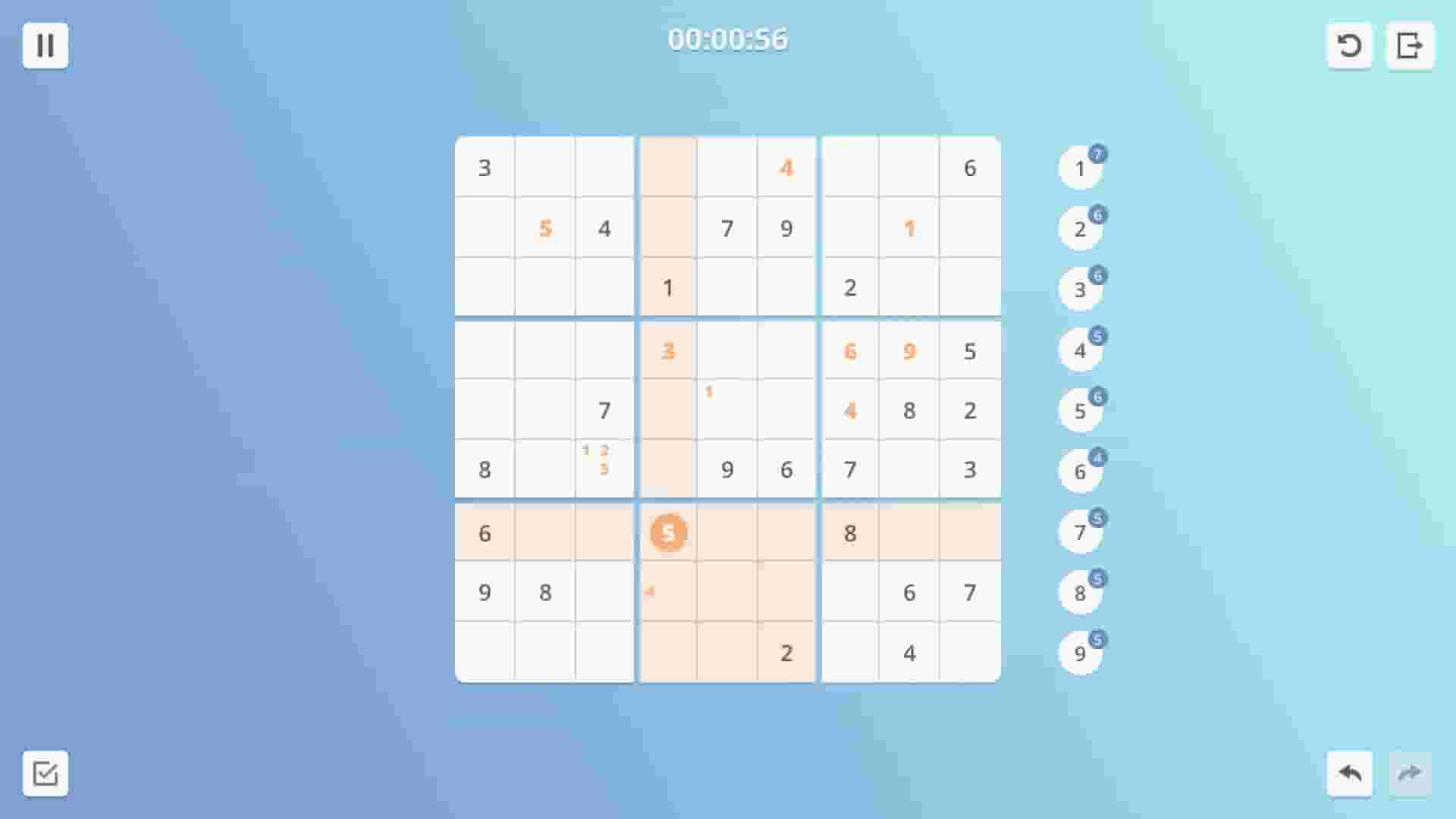The width and height of the screenshot is (1456, 819).
Task: Exit the puzzle to menu
Action: pyautogui.click(x=1411, y=45)
